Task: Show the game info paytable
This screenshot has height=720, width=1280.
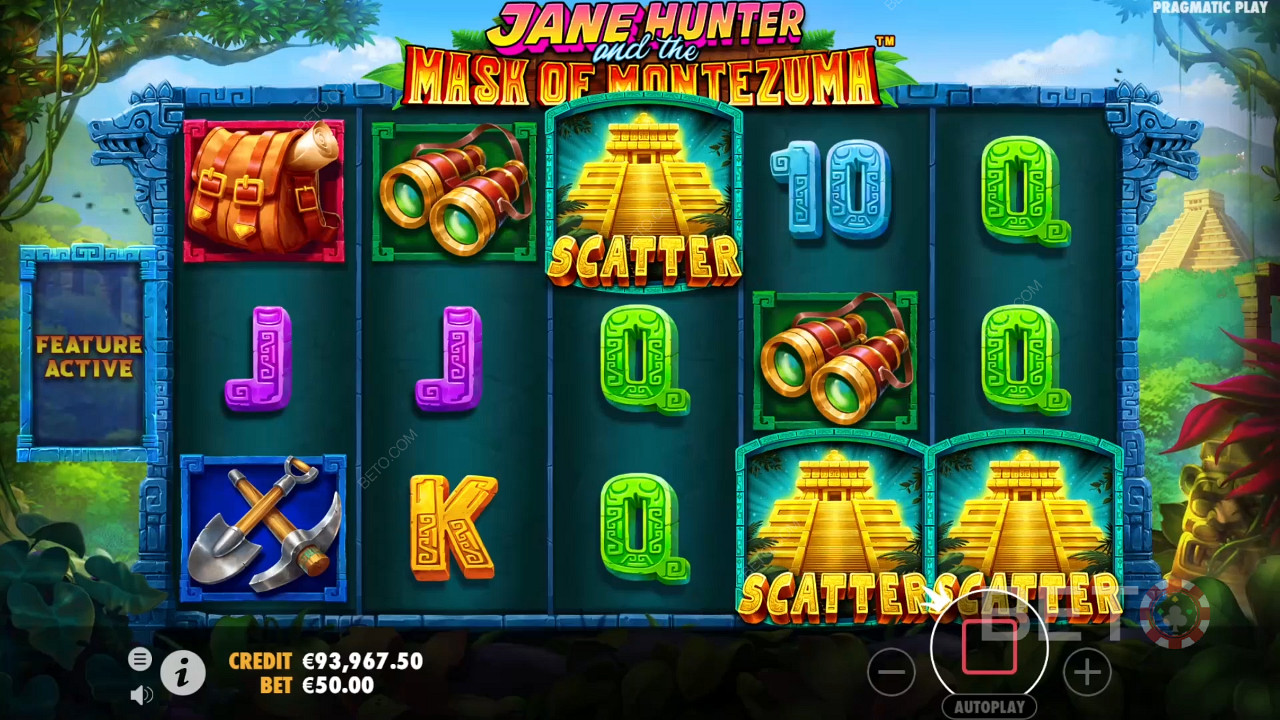Action: 182,675
